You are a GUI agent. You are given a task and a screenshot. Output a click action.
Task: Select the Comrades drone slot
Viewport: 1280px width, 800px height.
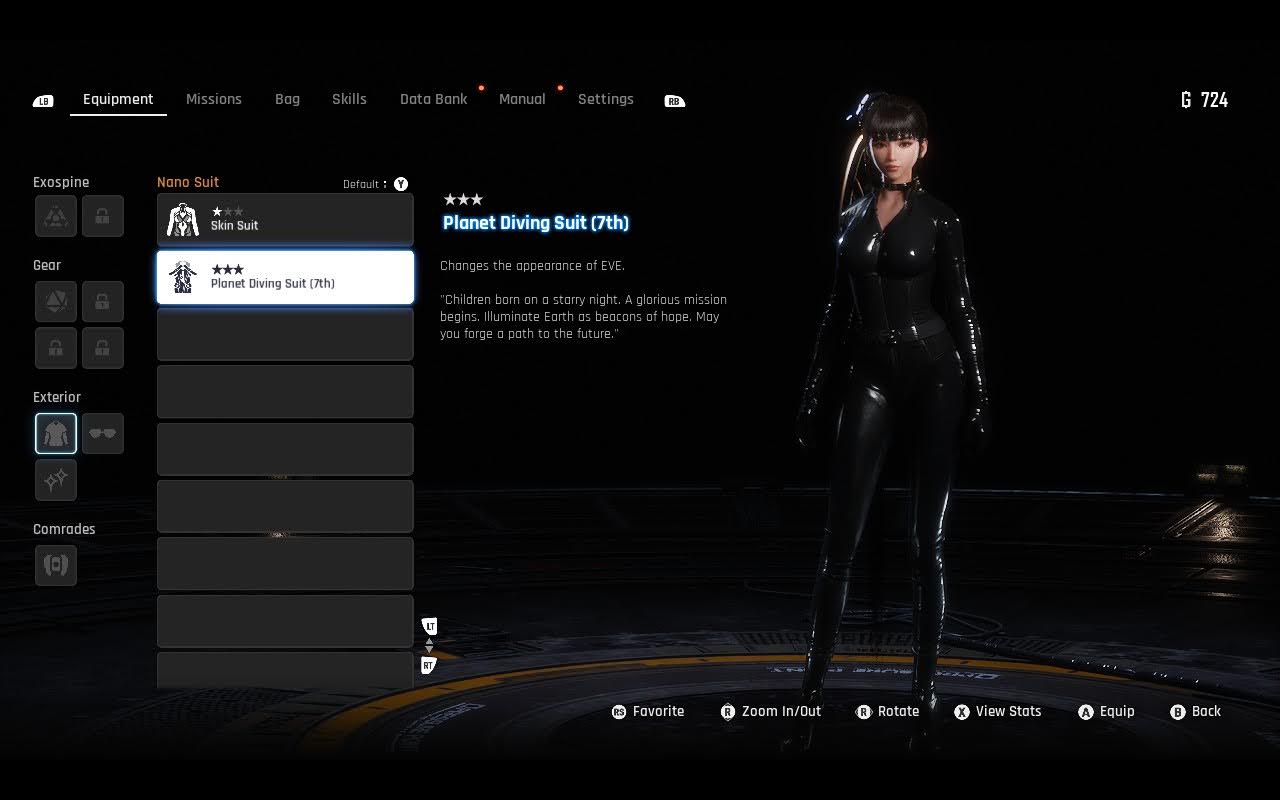coord(56,565)
